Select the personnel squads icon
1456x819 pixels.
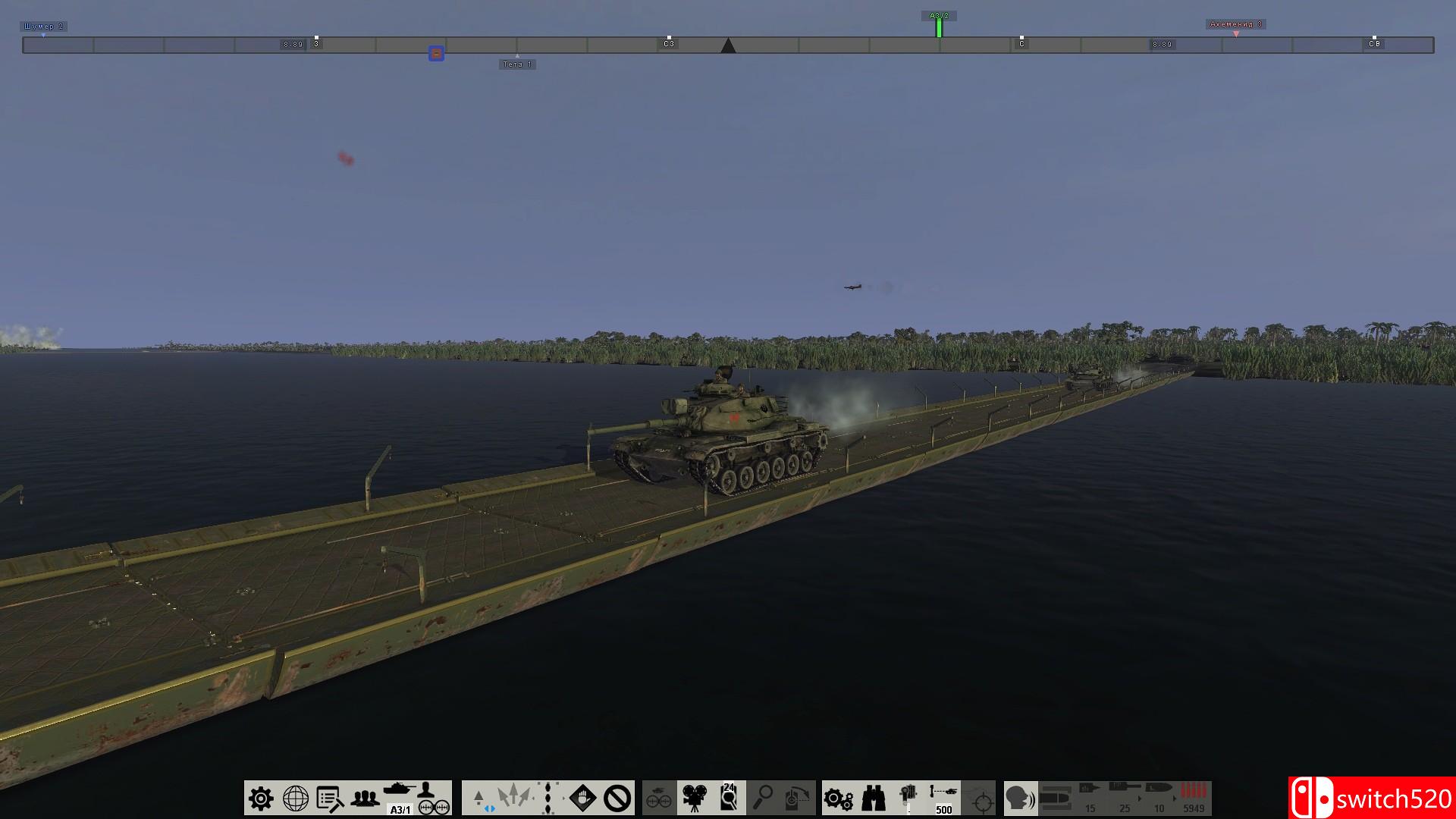tap(364, 798)
